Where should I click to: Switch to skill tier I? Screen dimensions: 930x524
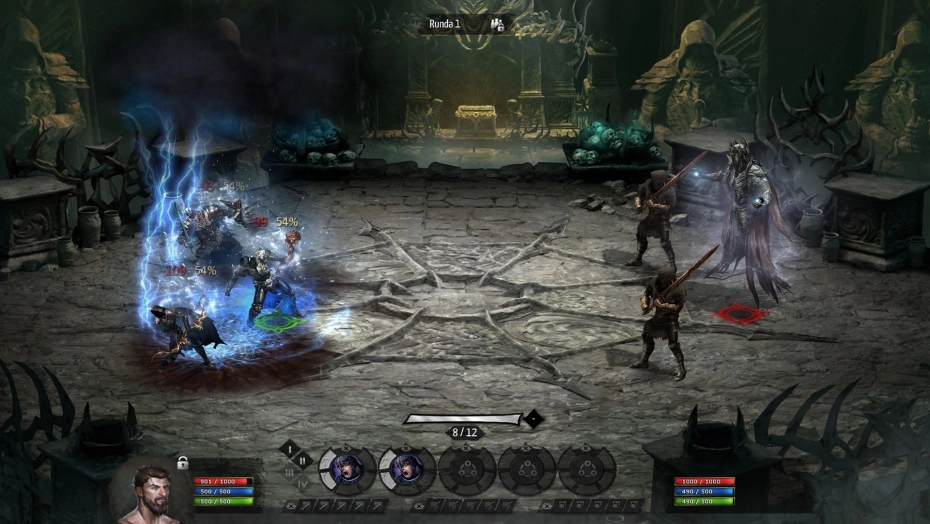[x=290, y=448]
